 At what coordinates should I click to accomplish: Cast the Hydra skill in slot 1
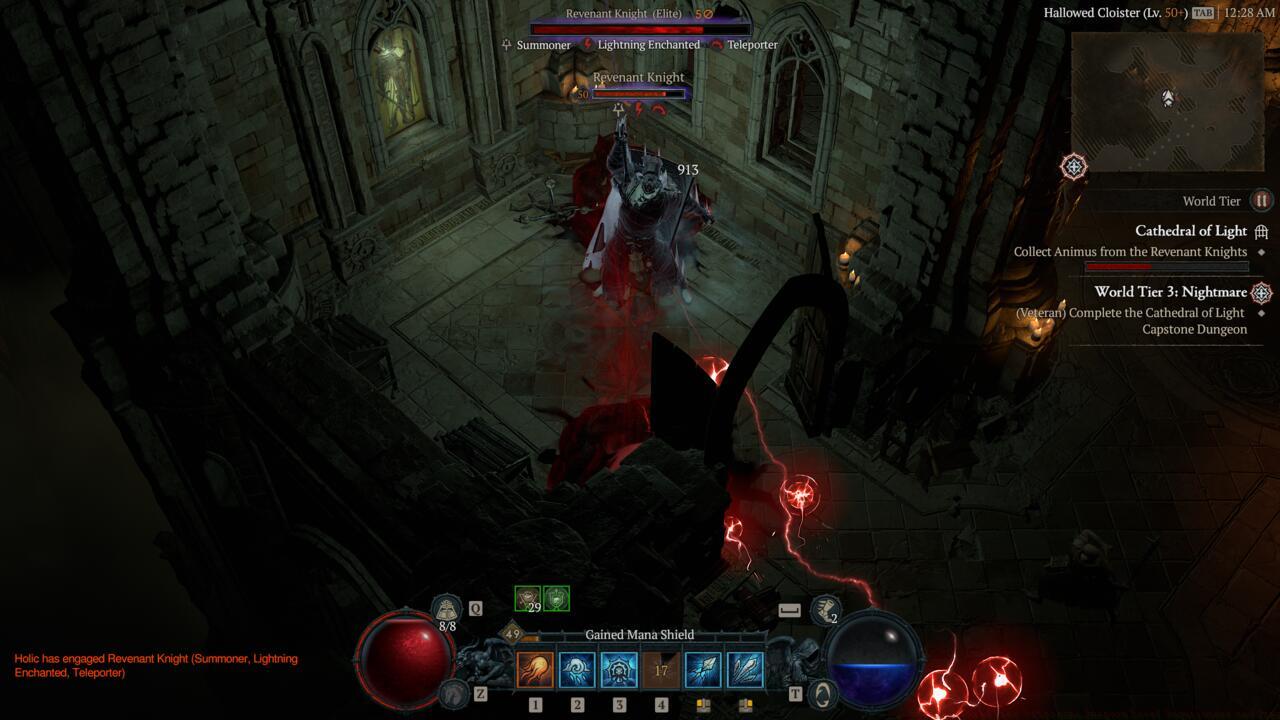536,670
